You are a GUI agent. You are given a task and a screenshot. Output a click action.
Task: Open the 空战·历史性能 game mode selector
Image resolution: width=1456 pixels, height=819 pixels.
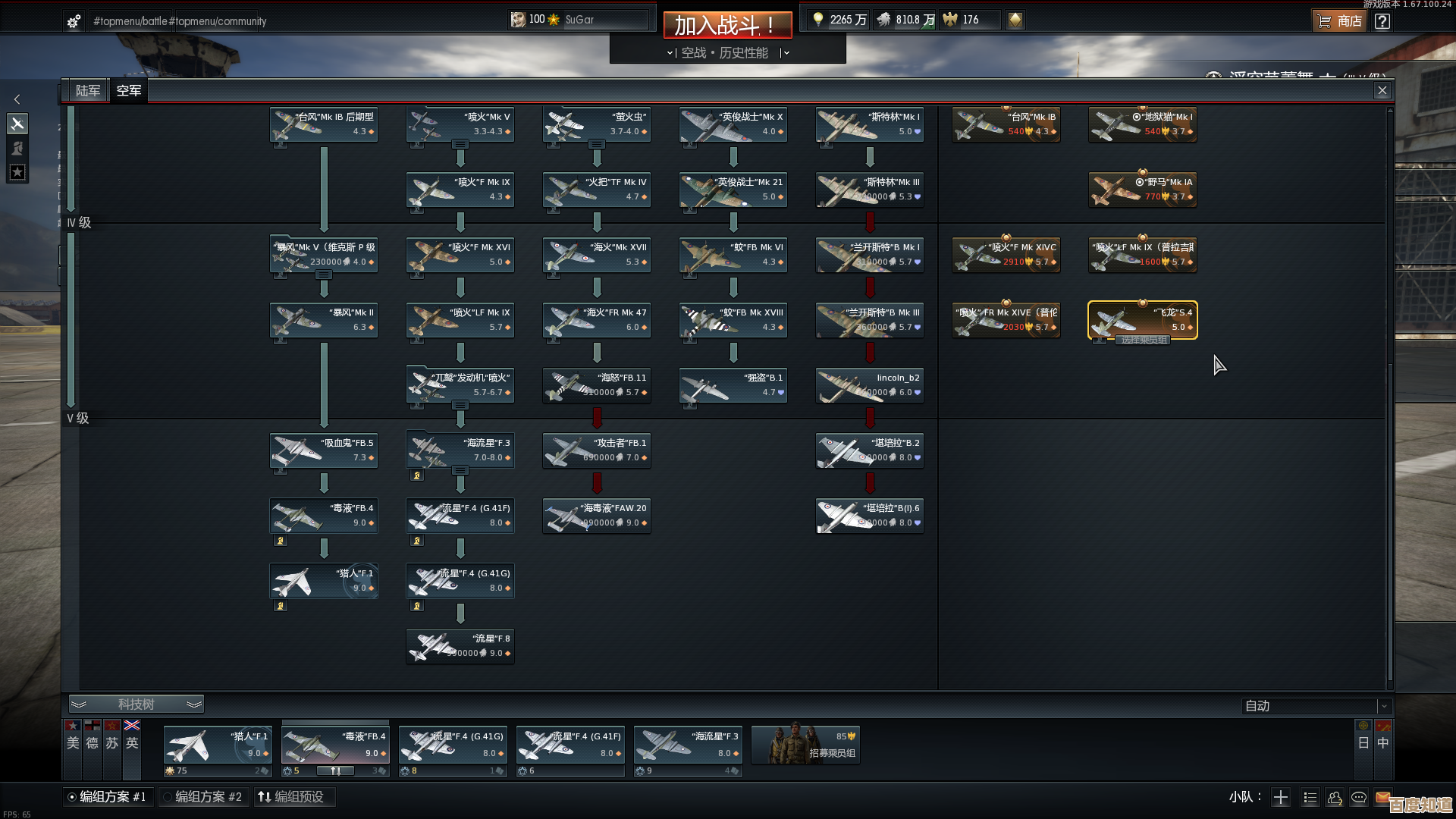coord(727,53)
